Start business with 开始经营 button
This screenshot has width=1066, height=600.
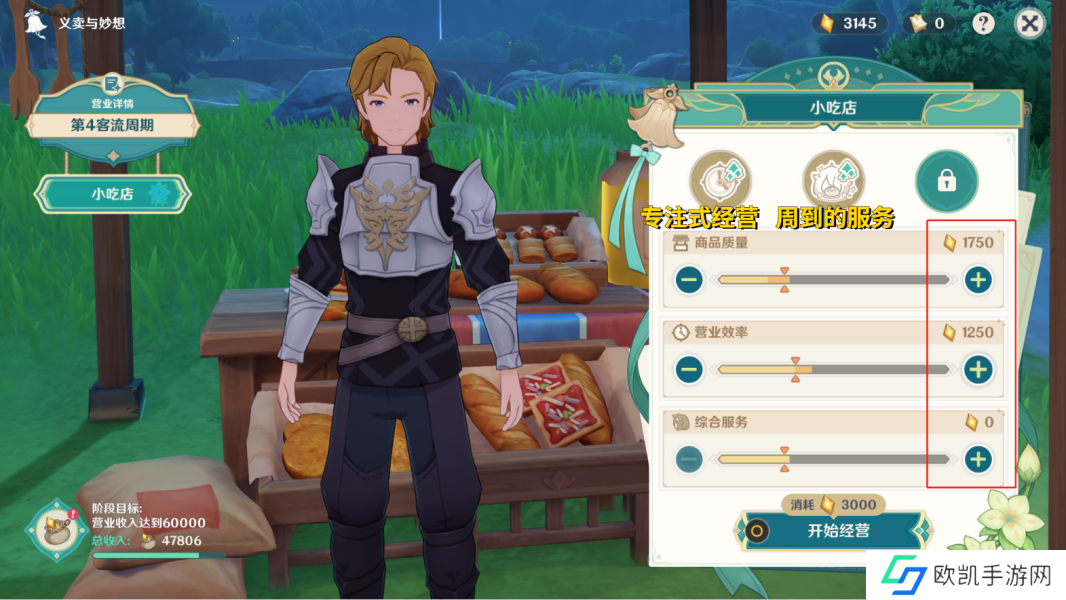[837, 531]
